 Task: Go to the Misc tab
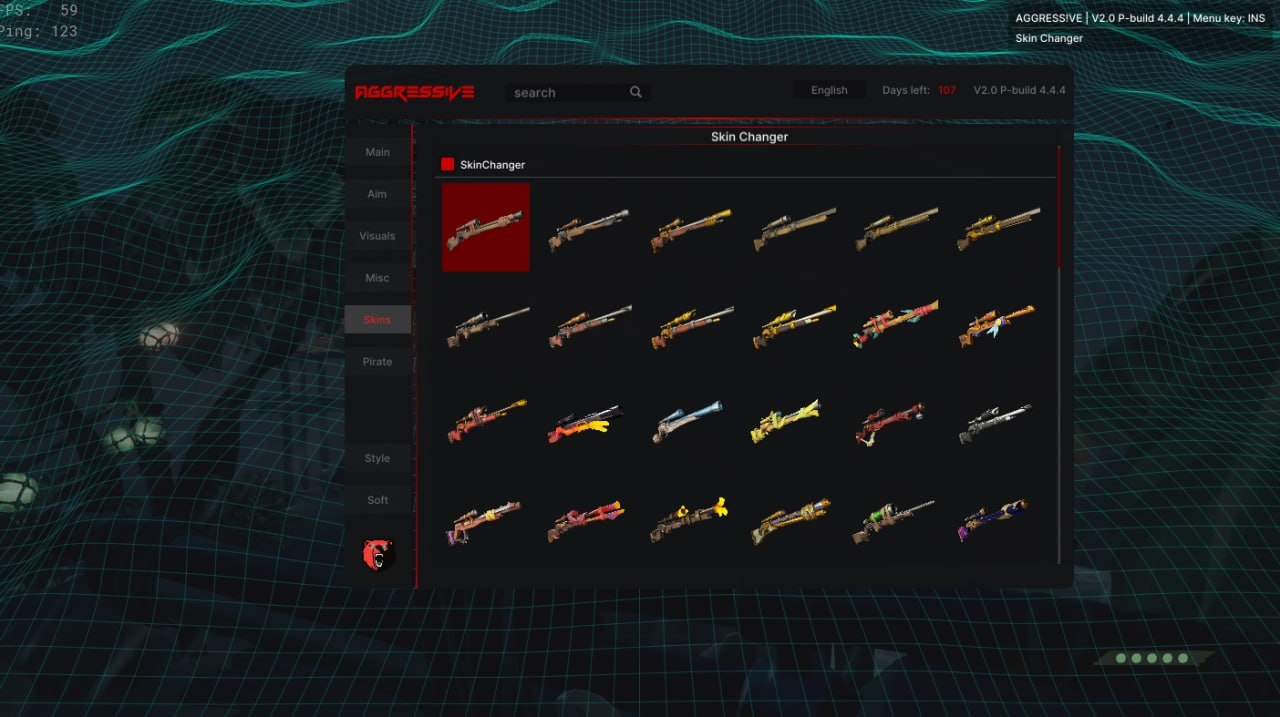pyautogui.click(x=378, y=278)
